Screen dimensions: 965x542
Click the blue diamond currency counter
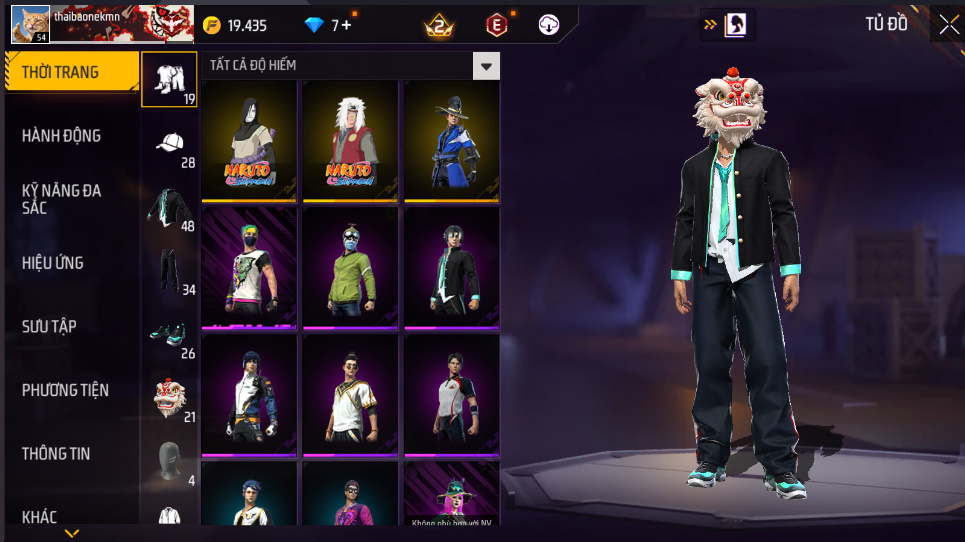click(x=329, y=25)
